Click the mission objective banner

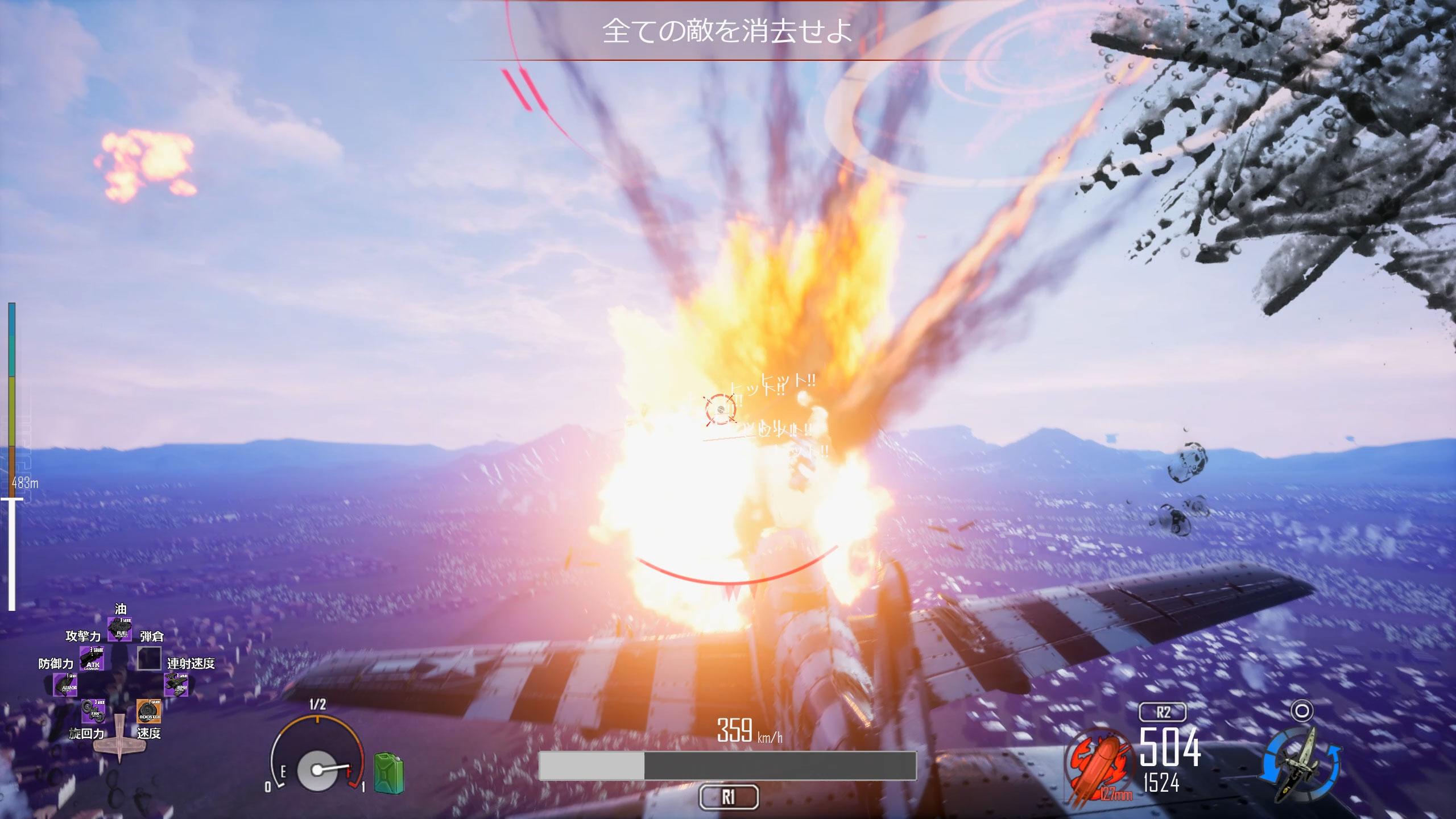click(x=727, y=31)
